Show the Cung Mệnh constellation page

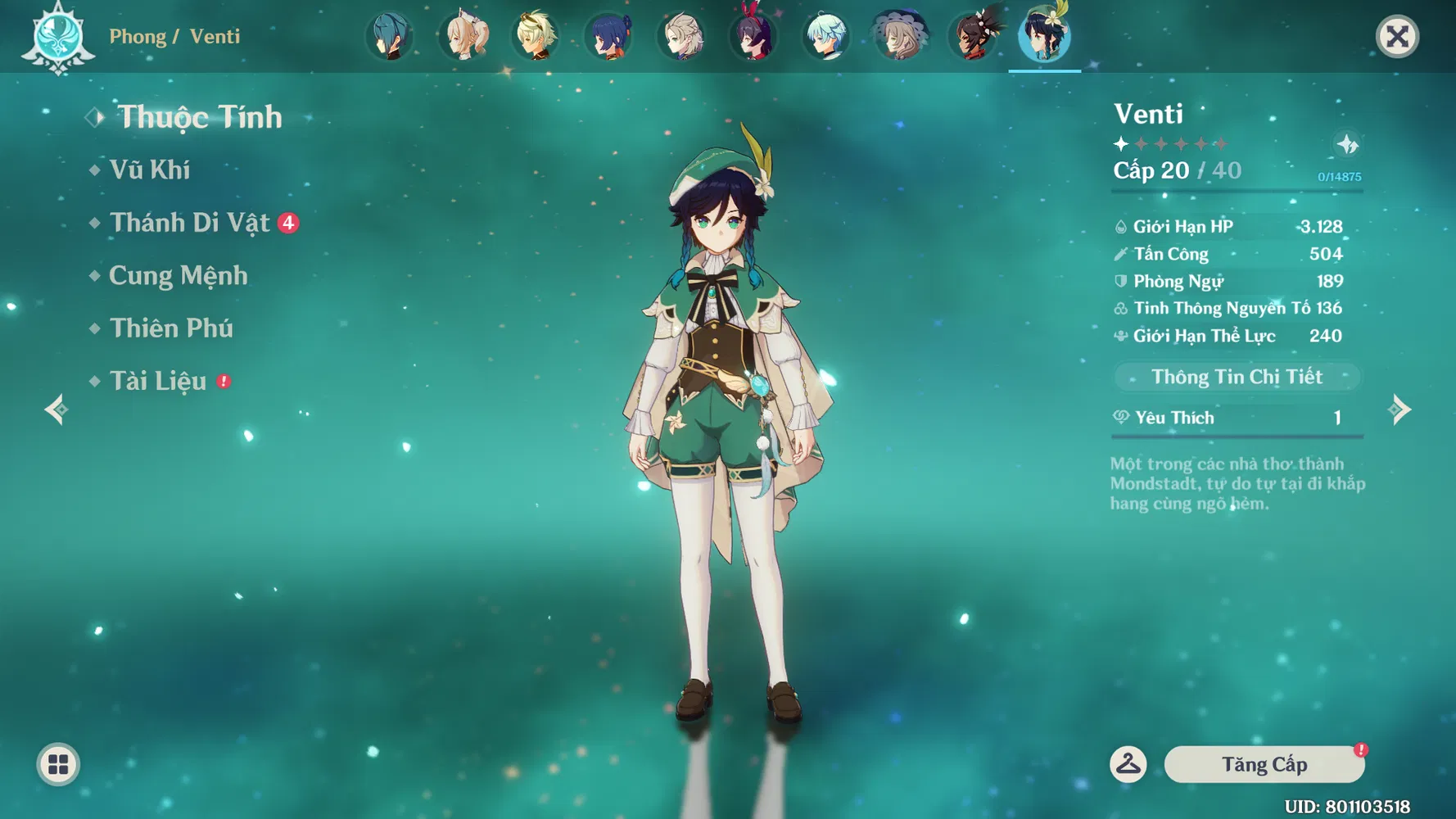179,275
